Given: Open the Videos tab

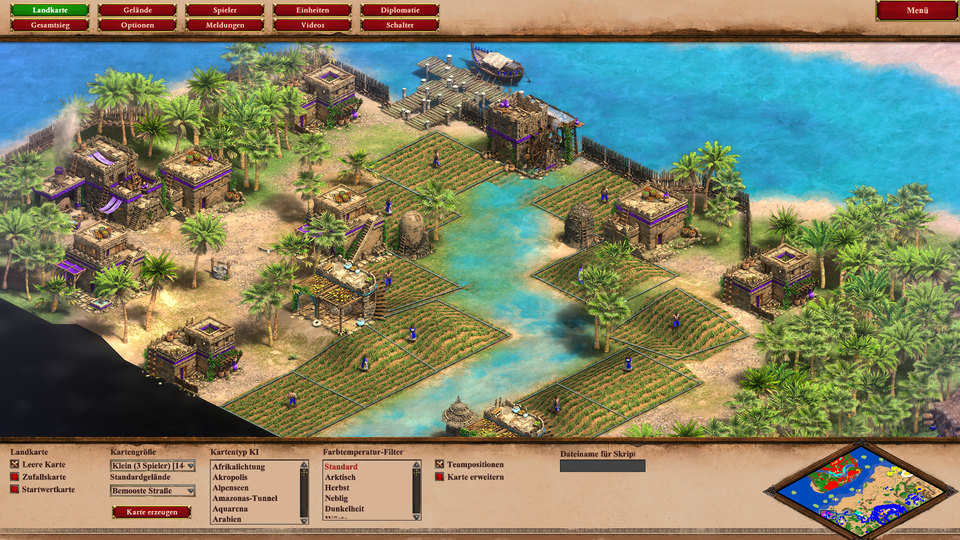Looking at the screenshot, I should 312,24.
